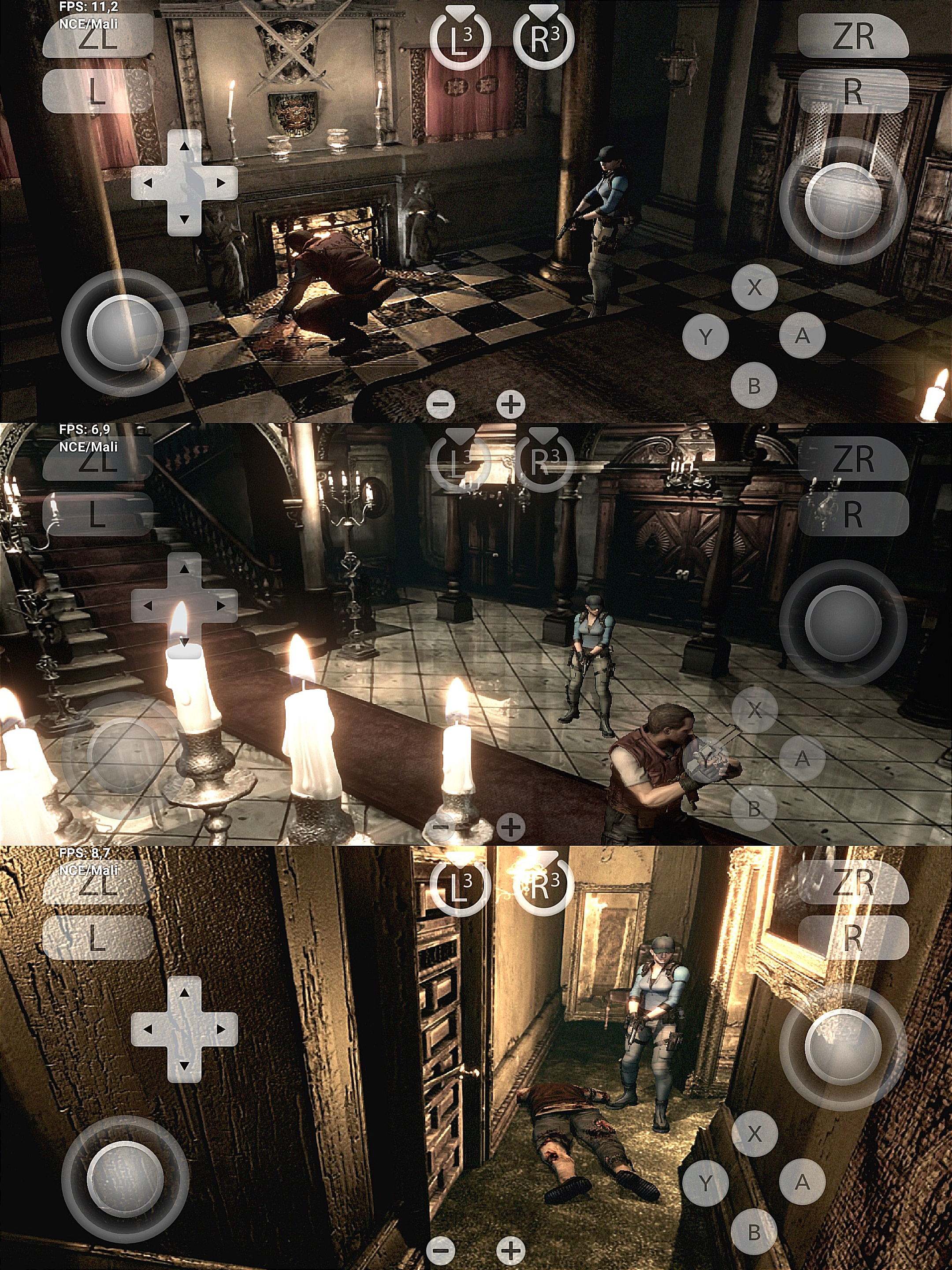Touch the right analog stick in the candlelit hall screenshot

(842, 624)
